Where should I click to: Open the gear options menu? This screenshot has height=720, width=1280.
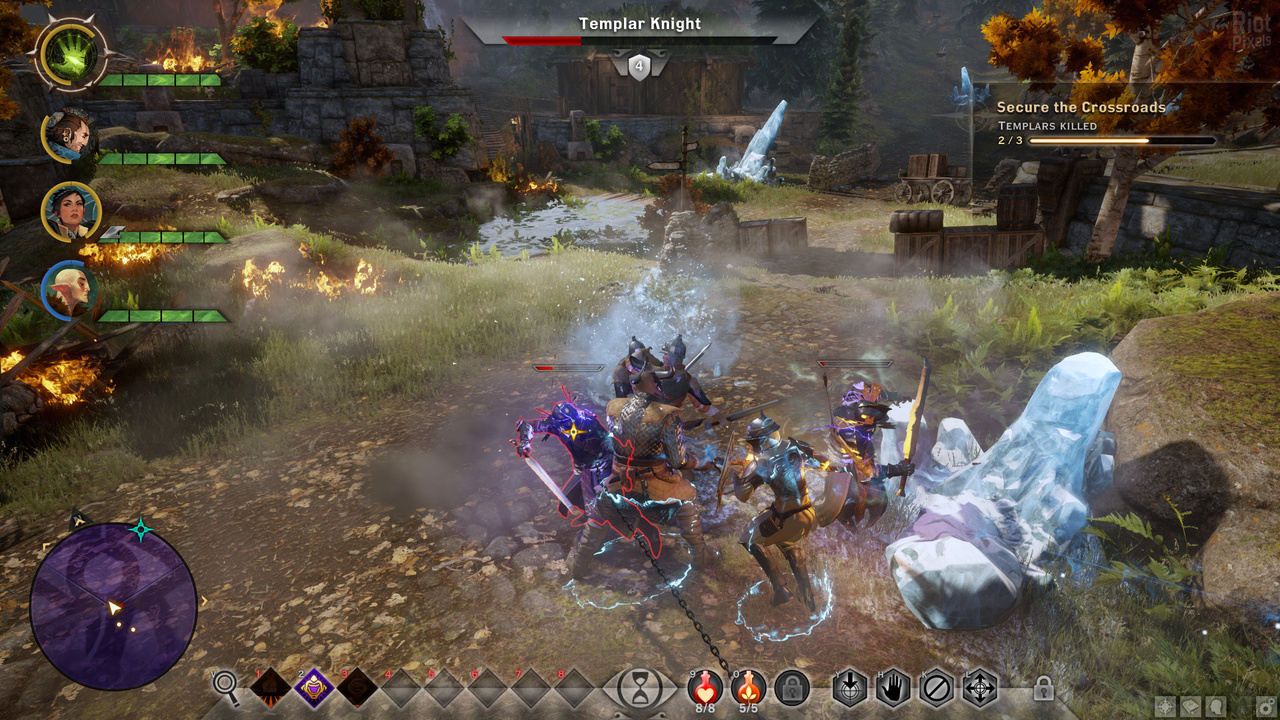[x=1265, y=706]
